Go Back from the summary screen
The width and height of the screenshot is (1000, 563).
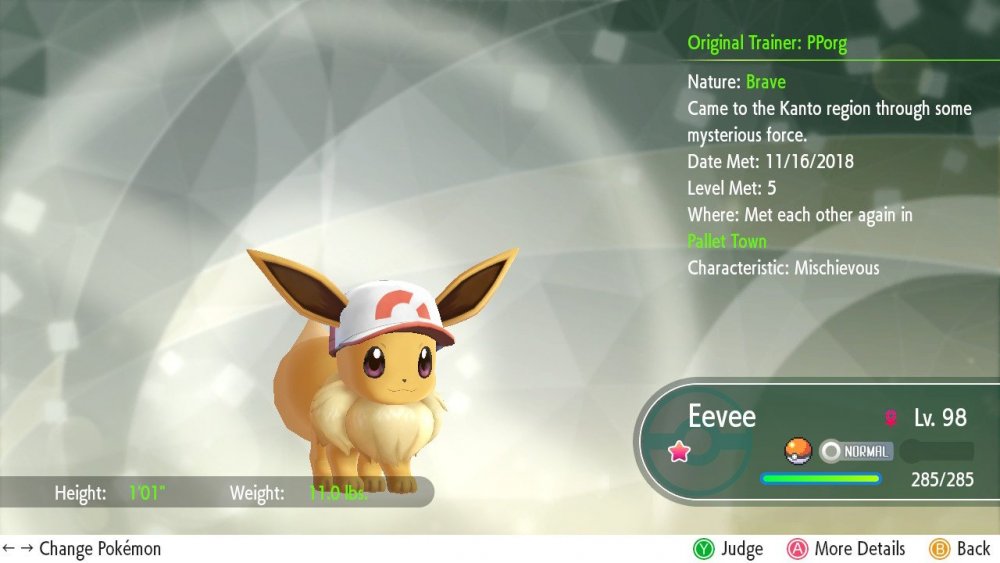(960, 549)
